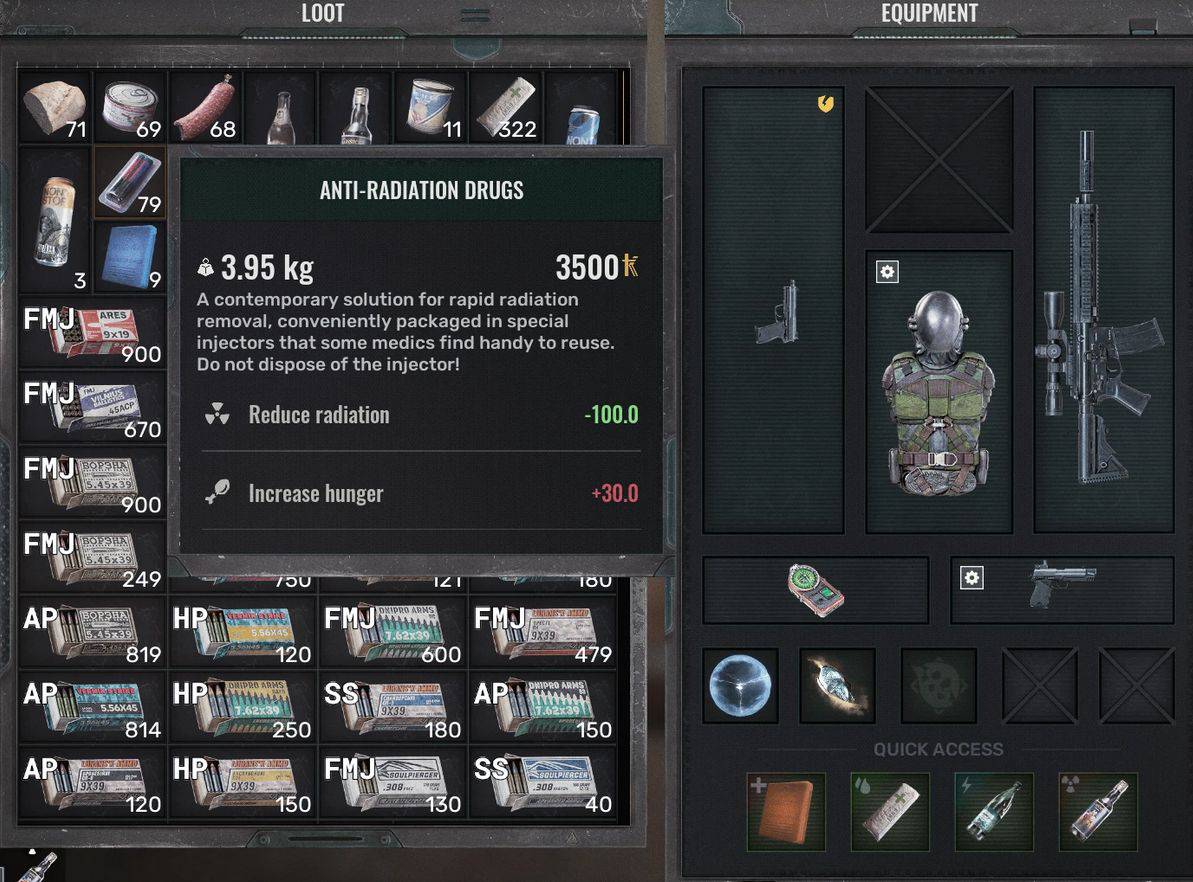Viewport: 1193px width, 882px height.
Task: Select the bandage stack of 322
Action: click(507, 107)
